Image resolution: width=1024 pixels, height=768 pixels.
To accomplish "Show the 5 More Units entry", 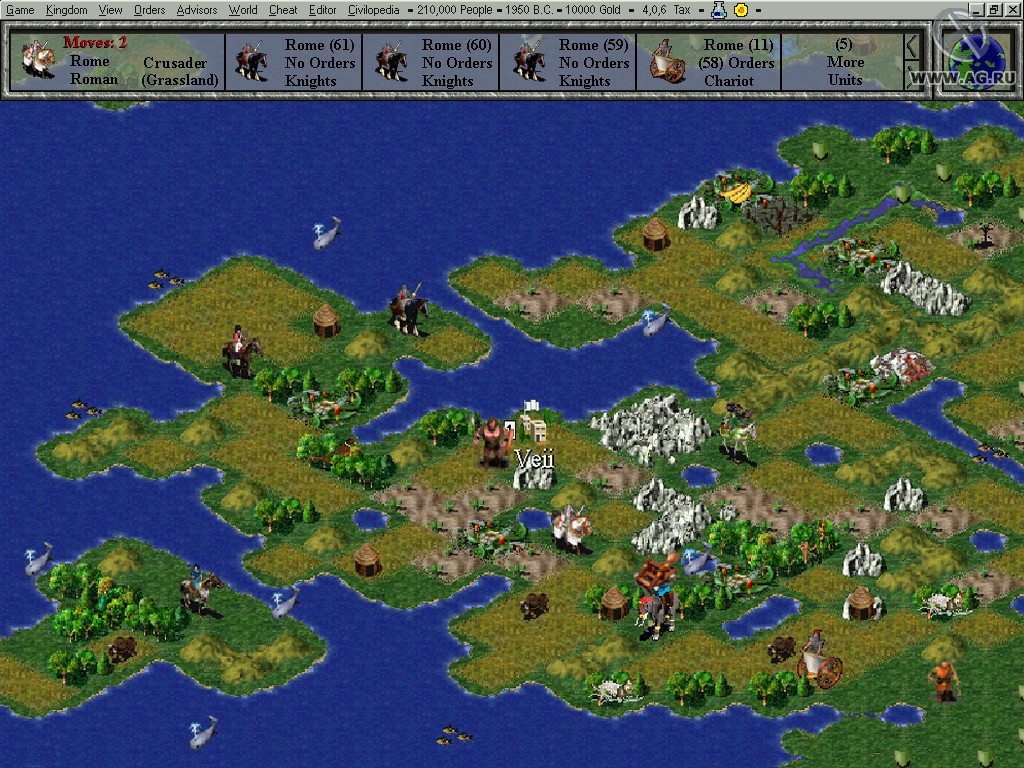I will pos(844,62).
